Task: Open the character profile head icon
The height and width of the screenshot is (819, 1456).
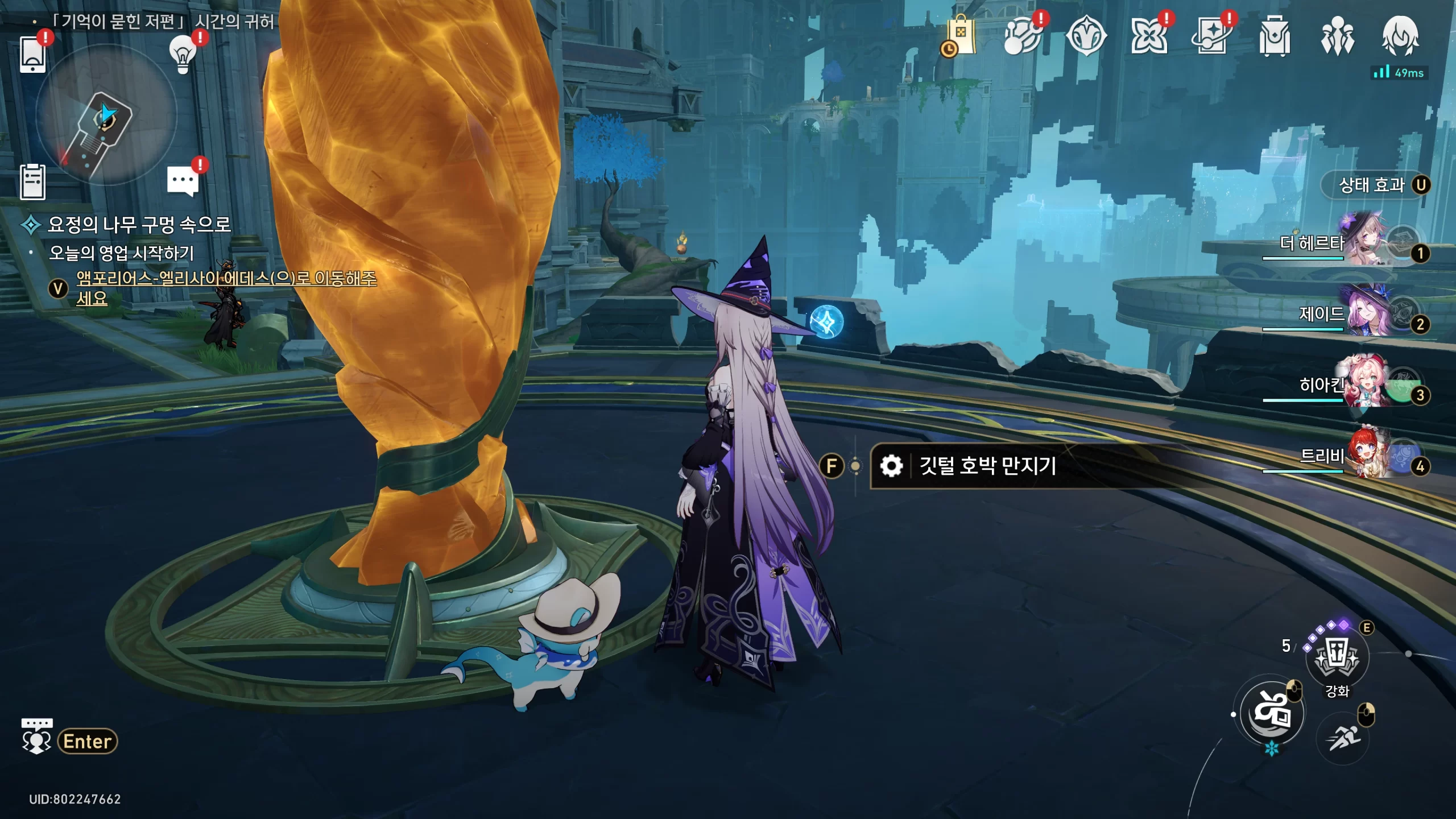Action: [x=1400, y=36]
